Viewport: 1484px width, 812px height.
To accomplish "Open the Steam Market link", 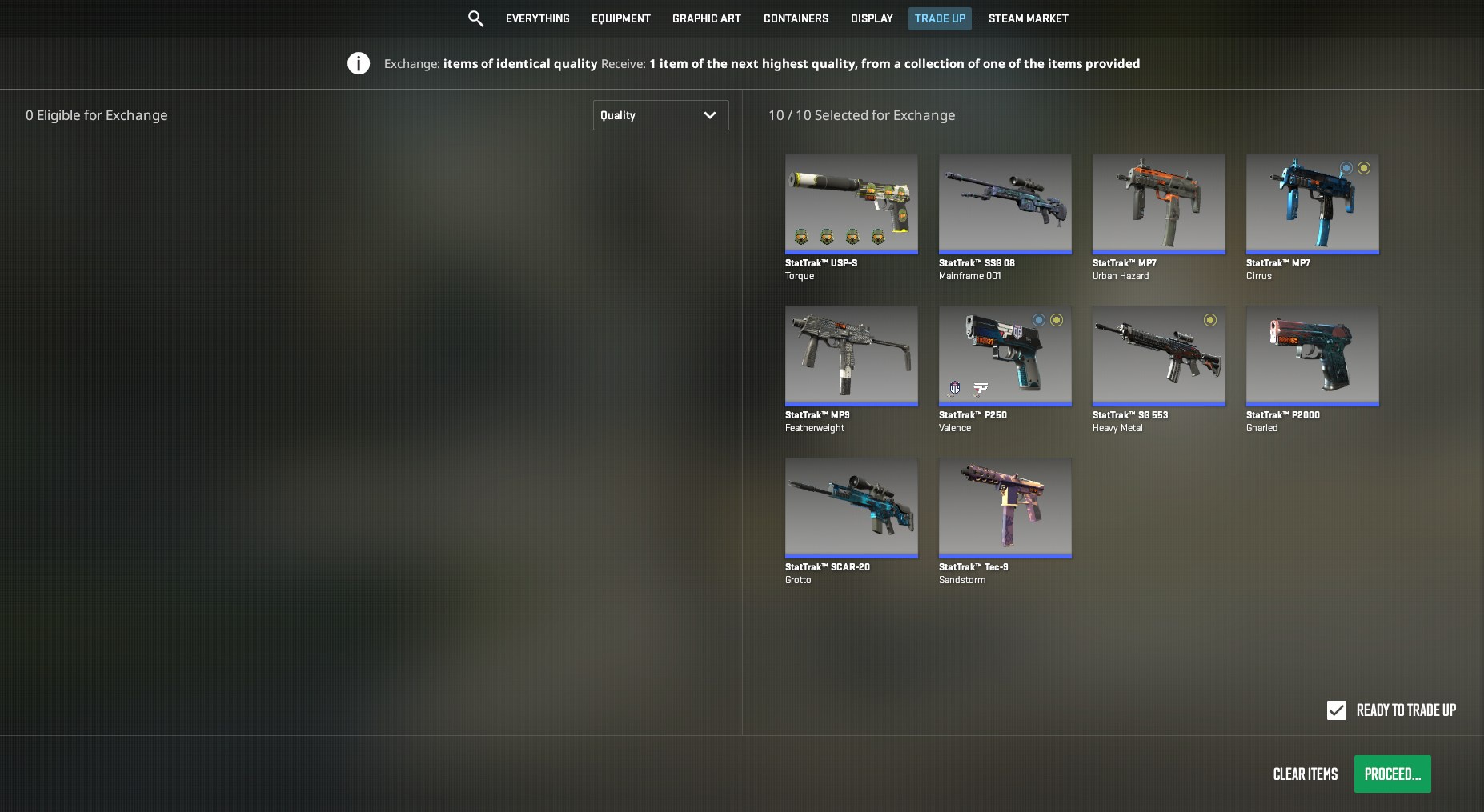I will coord(1028,18).
